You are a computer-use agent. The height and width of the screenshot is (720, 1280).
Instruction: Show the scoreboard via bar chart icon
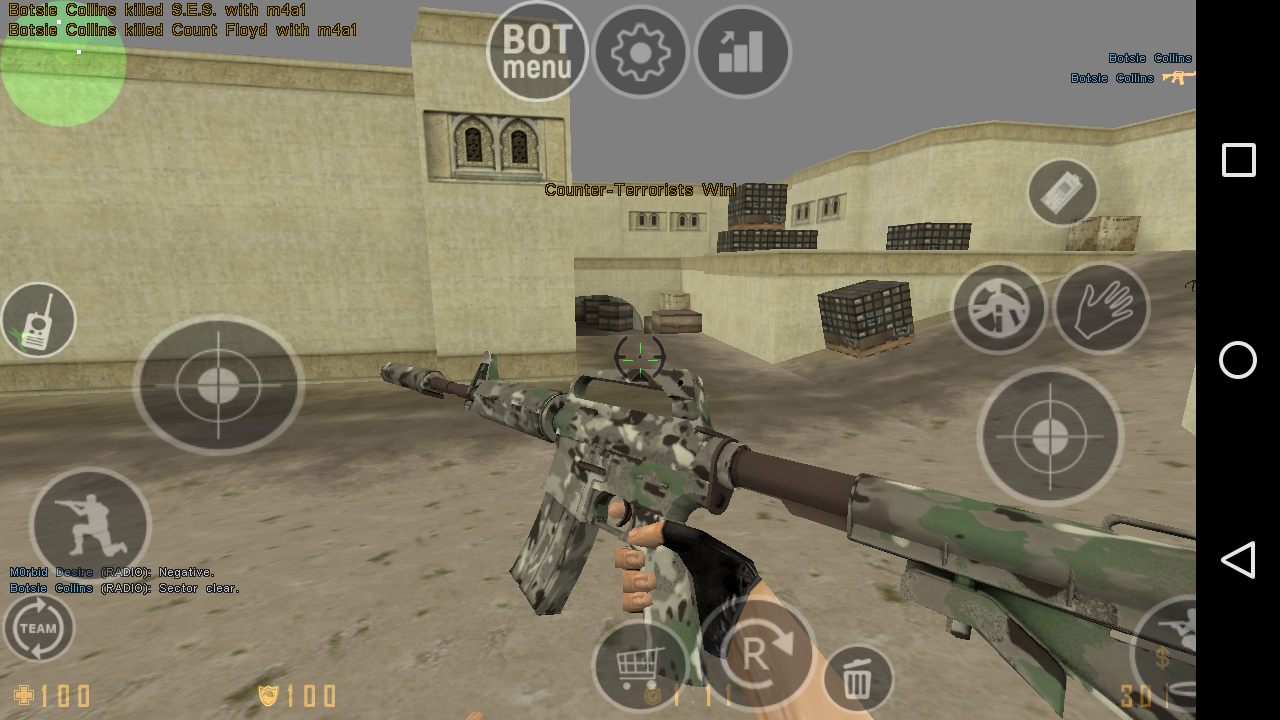742,52
